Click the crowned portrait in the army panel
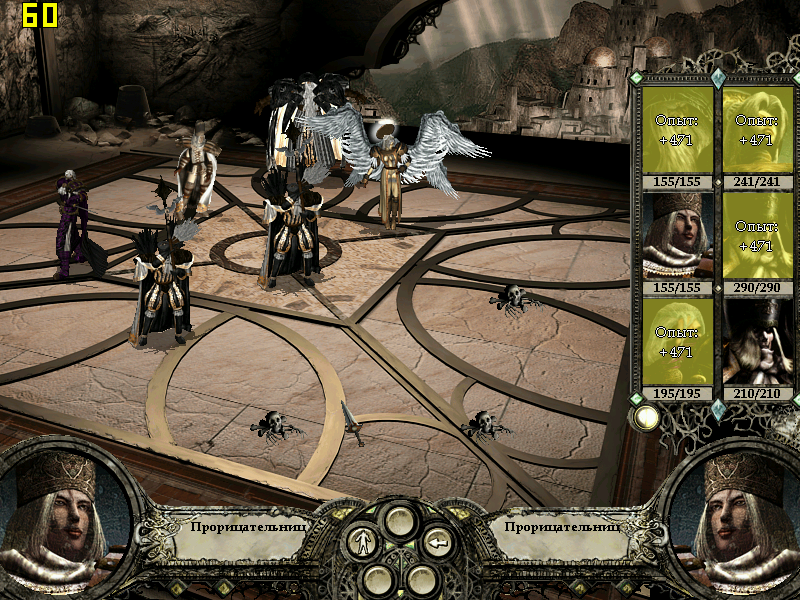The width and height of the screenshot is (800, 600). tap(676, 236)
